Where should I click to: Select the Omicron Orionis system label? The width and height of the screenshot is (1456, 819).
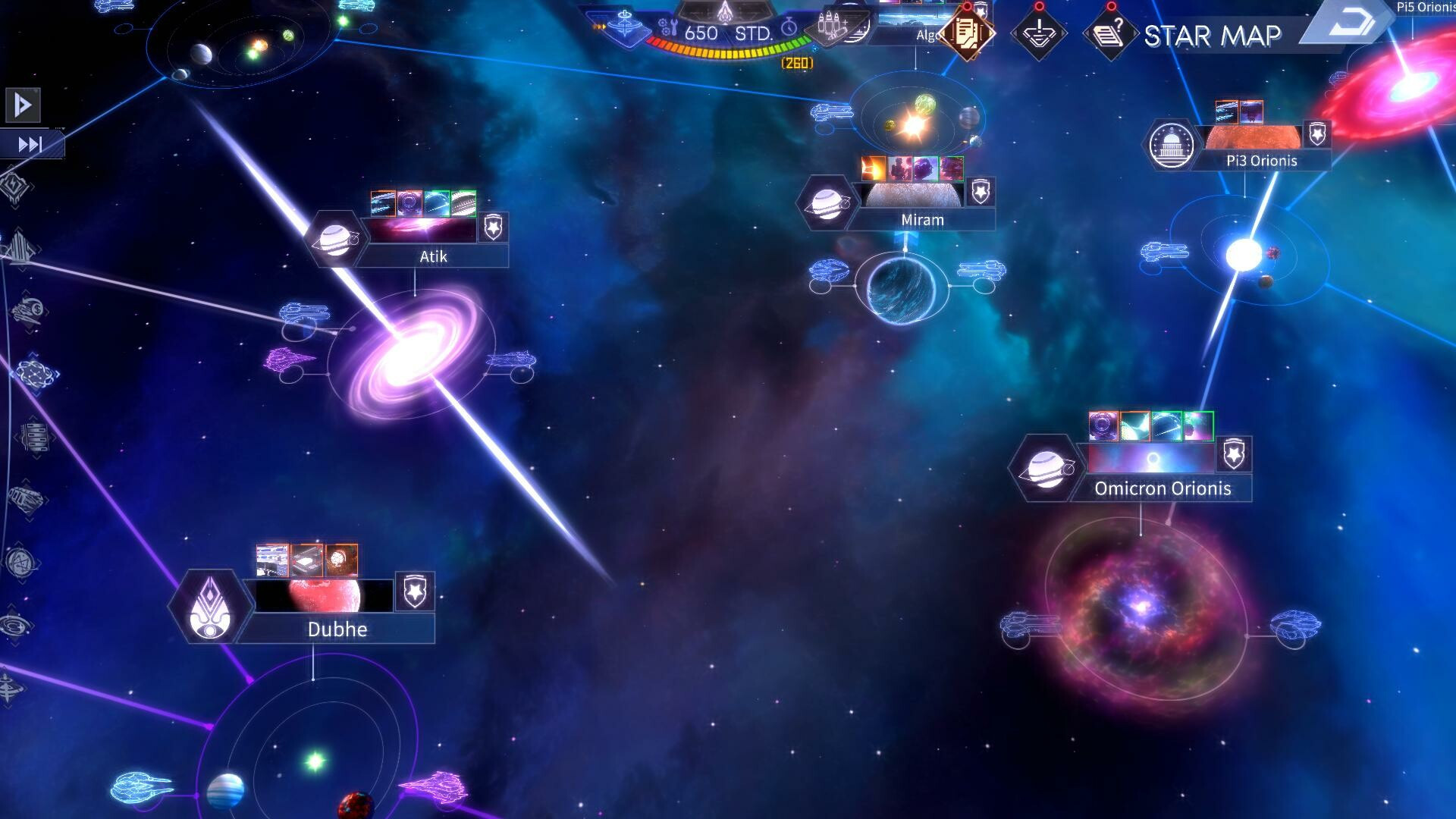click(x=1163, y=488)
